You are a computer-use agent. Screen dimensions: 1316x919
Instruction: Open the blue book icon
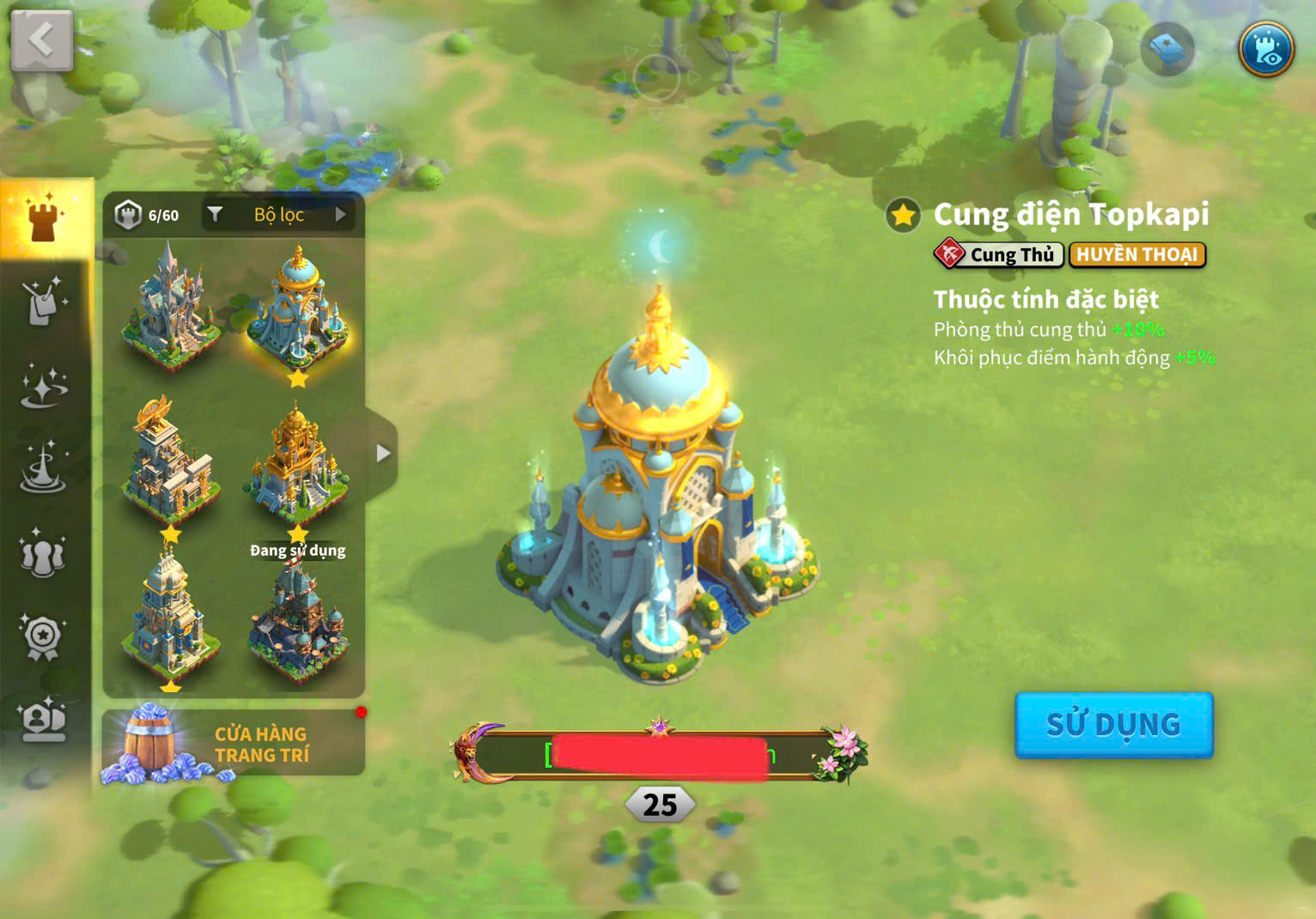coord(1167,50)
